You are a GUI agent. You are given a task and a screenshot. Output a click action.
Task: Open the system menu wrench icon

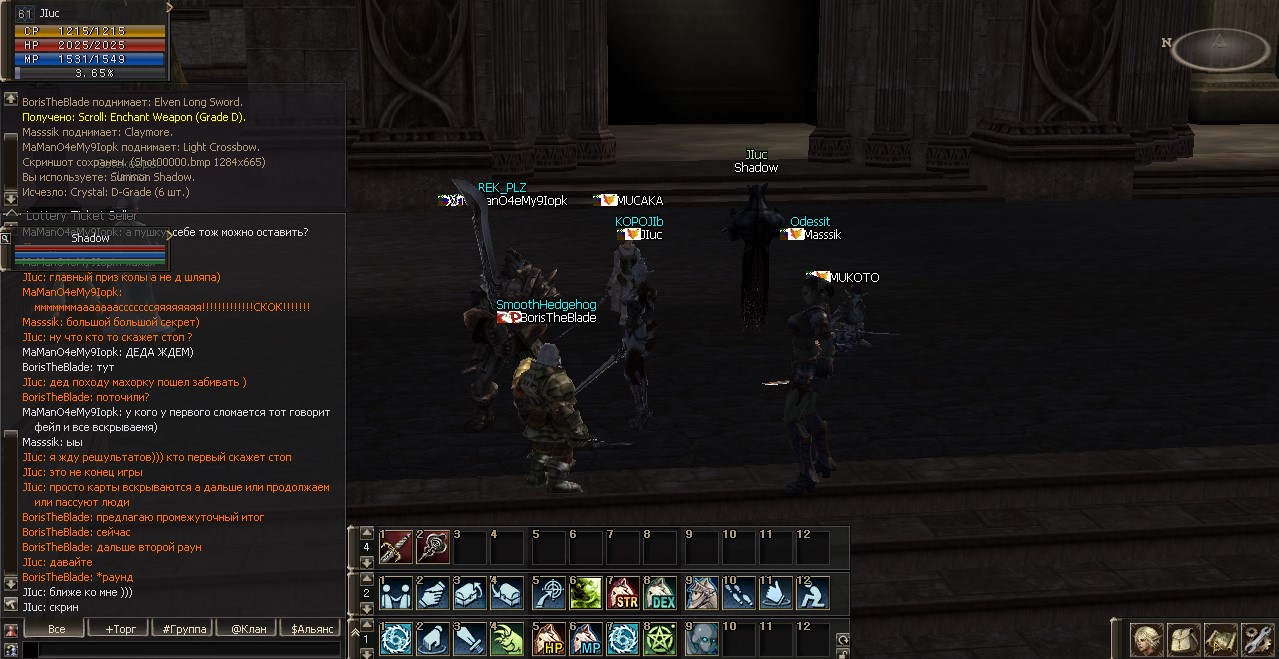(x=1258, y=639)
